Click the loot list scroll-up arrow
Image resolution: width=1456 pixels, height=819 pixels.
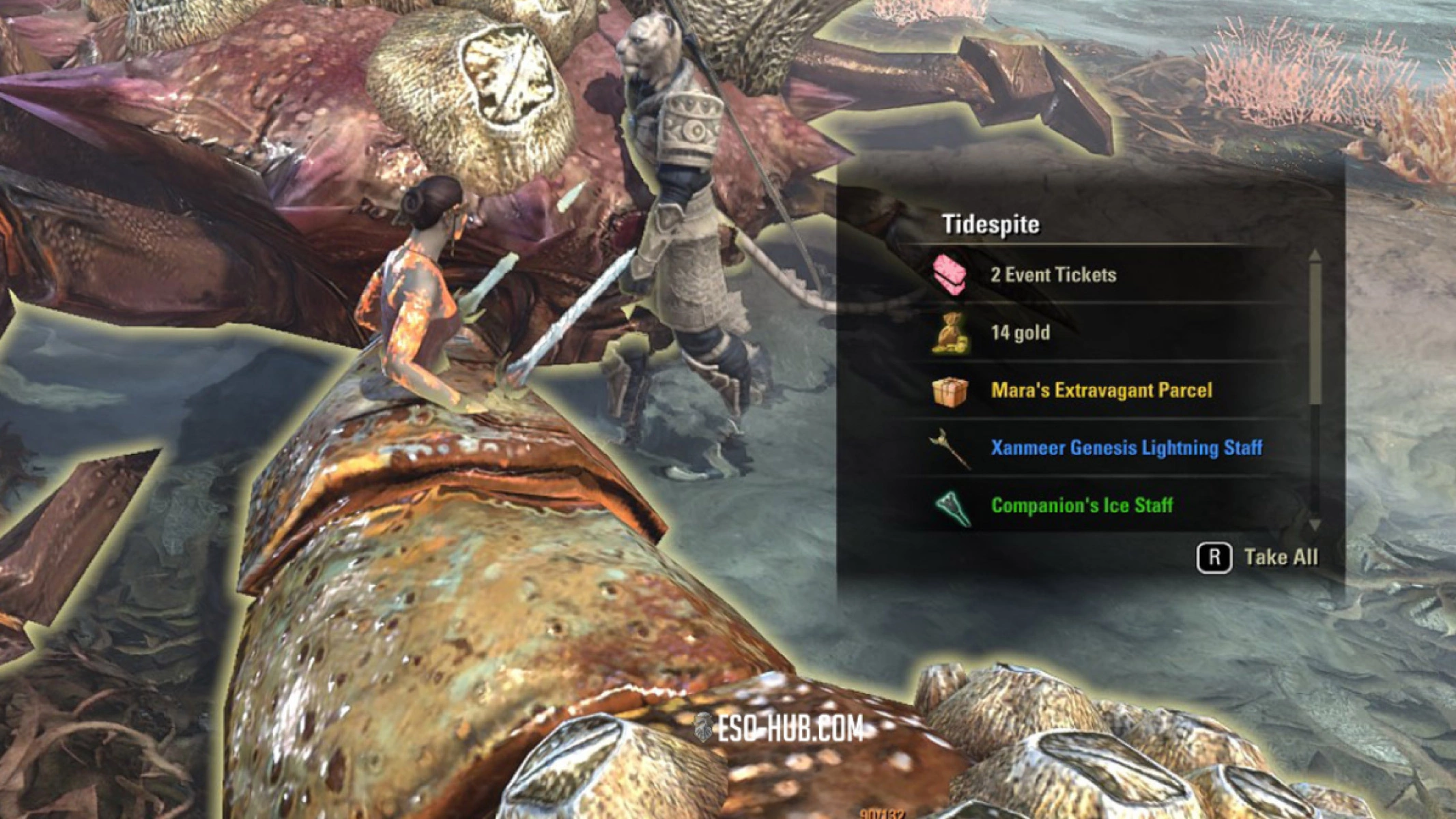(1315, 255)
